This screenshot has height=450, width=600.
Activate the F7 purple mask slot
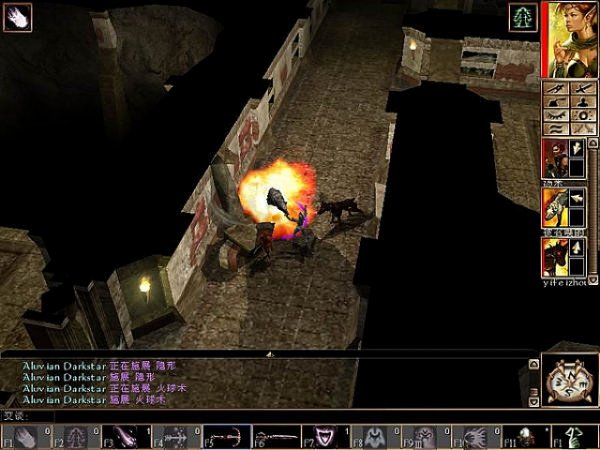(x=322, y=435)
